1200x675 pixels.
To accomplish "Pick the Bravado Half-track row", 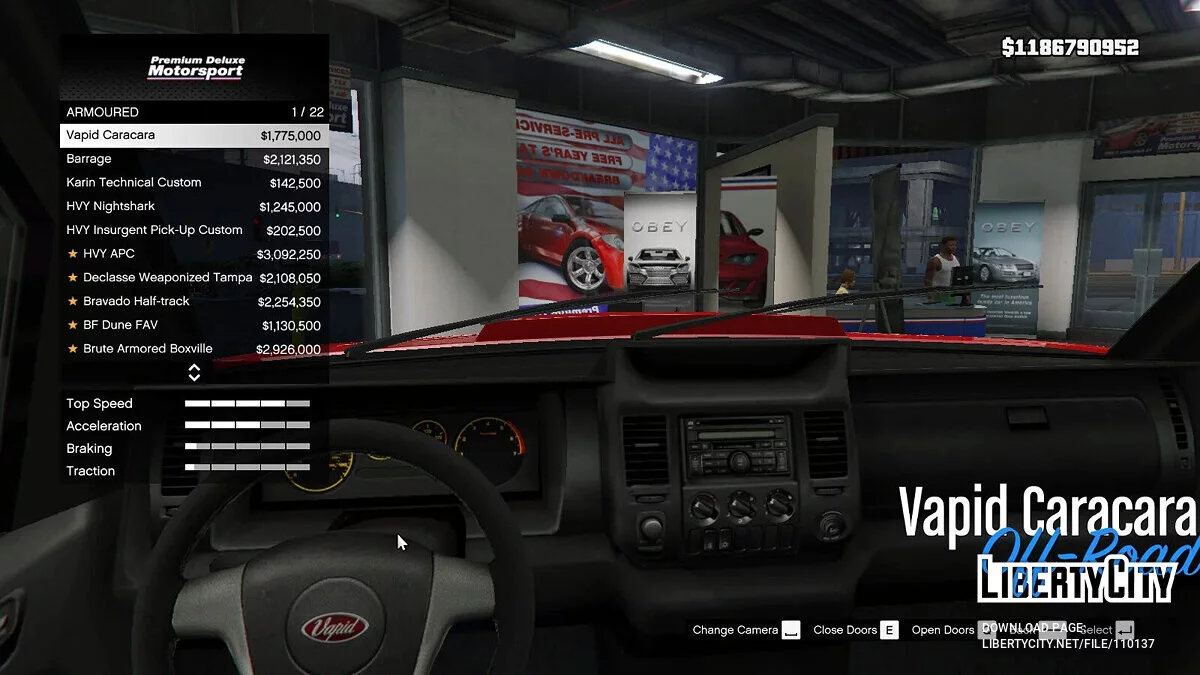I will pos(194,301).
